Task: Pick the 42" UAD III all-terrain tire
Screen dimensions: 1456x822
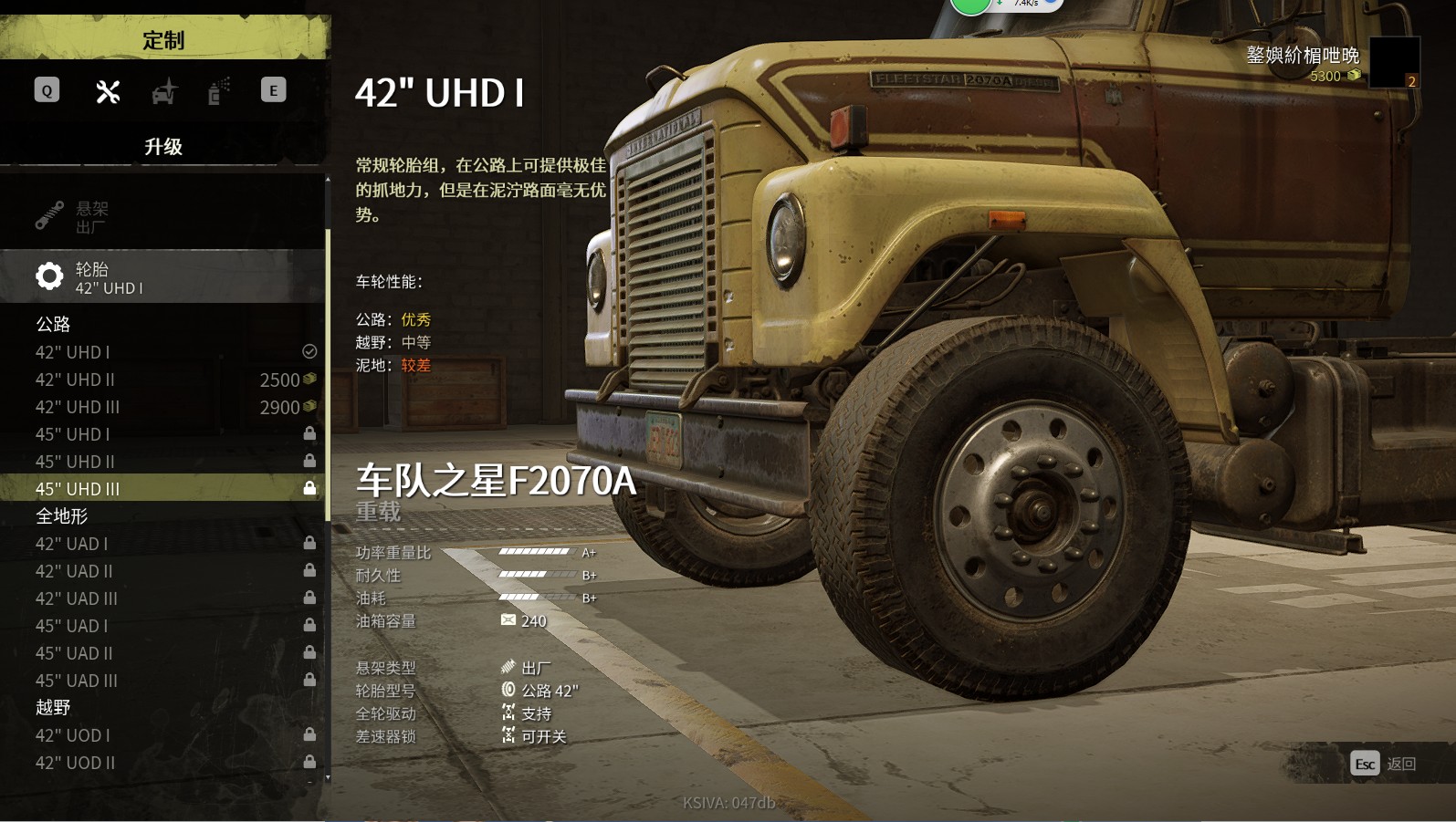Action: coord(162,598)
